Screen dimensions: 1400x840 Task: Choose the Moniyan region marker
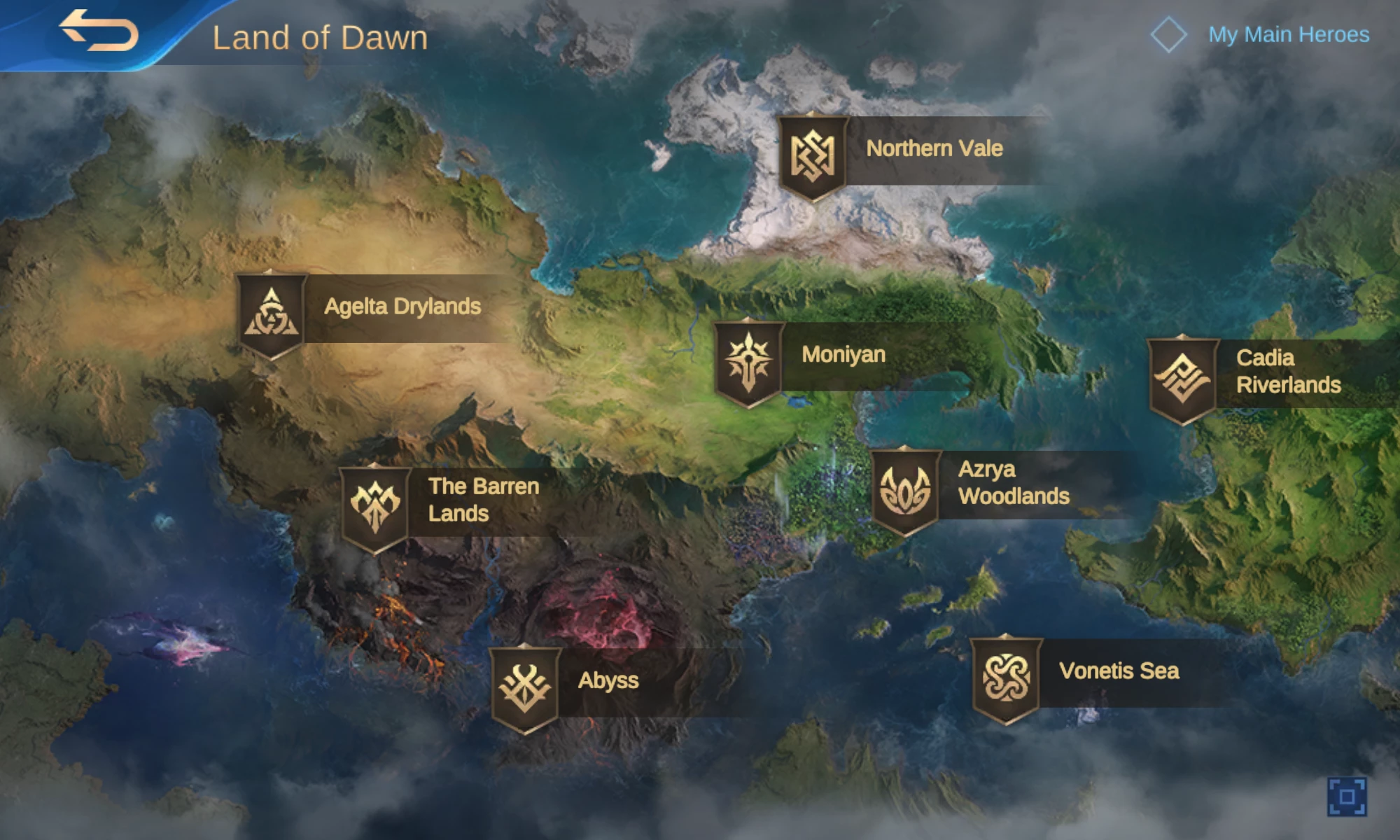[748, 361]
